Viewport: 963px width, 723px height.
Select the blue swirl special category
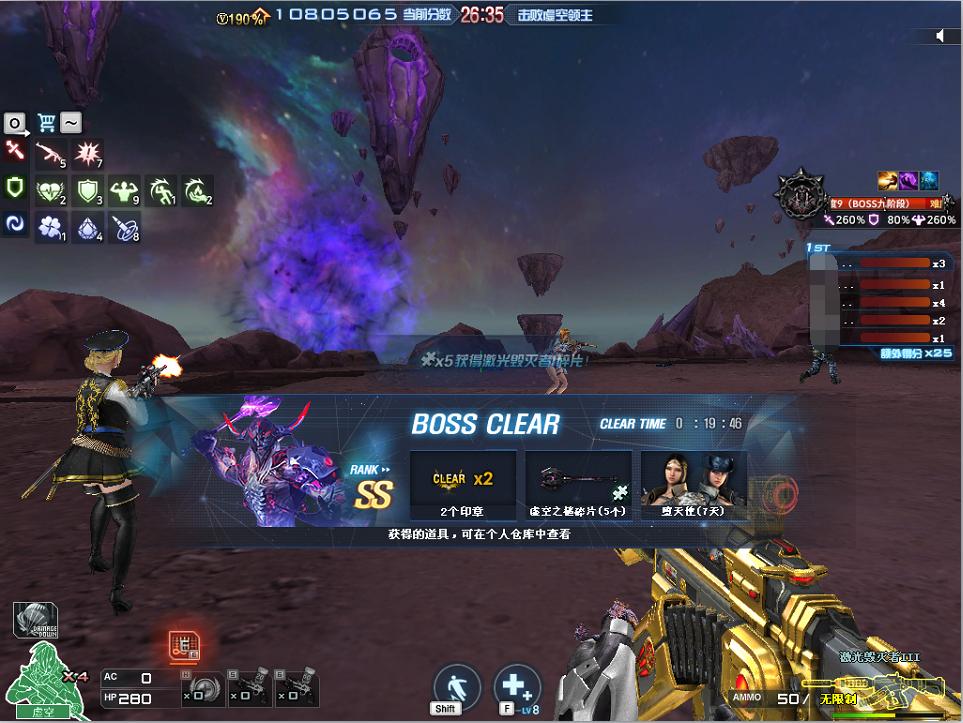[15, 225]
